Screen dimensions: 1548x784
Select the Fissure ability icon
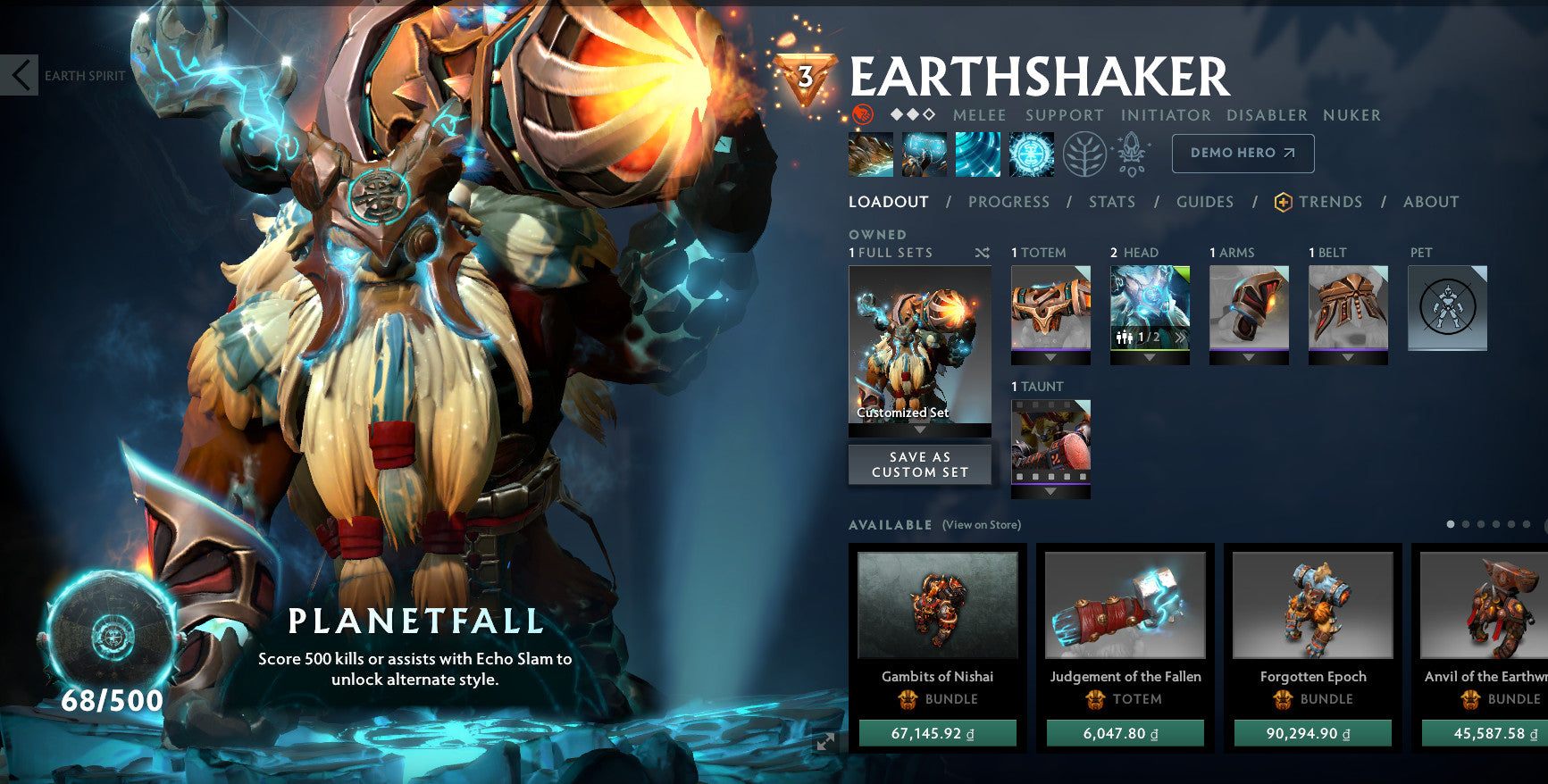click(871, 153)
